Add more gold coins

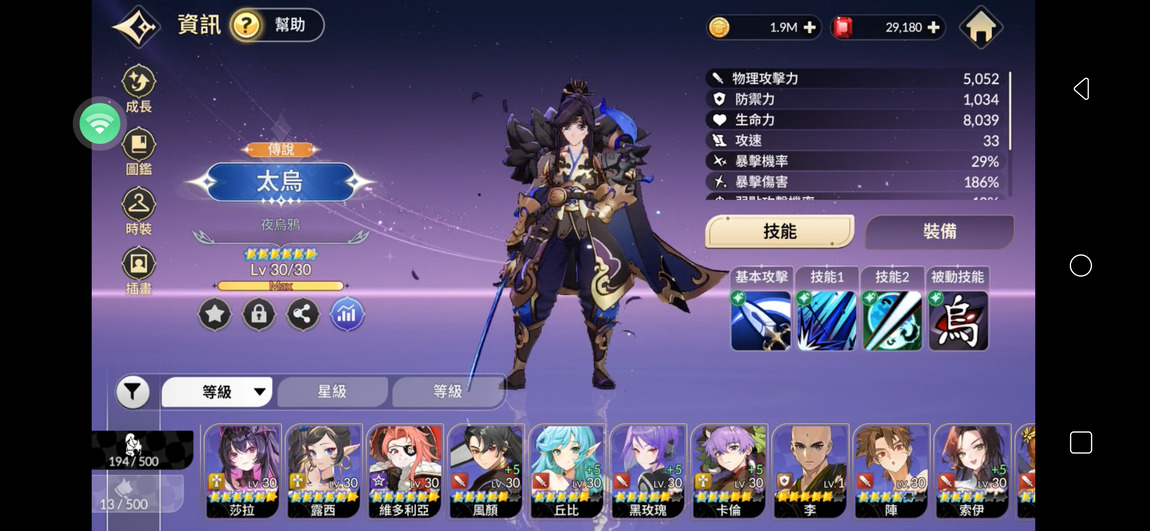point(809,28)
